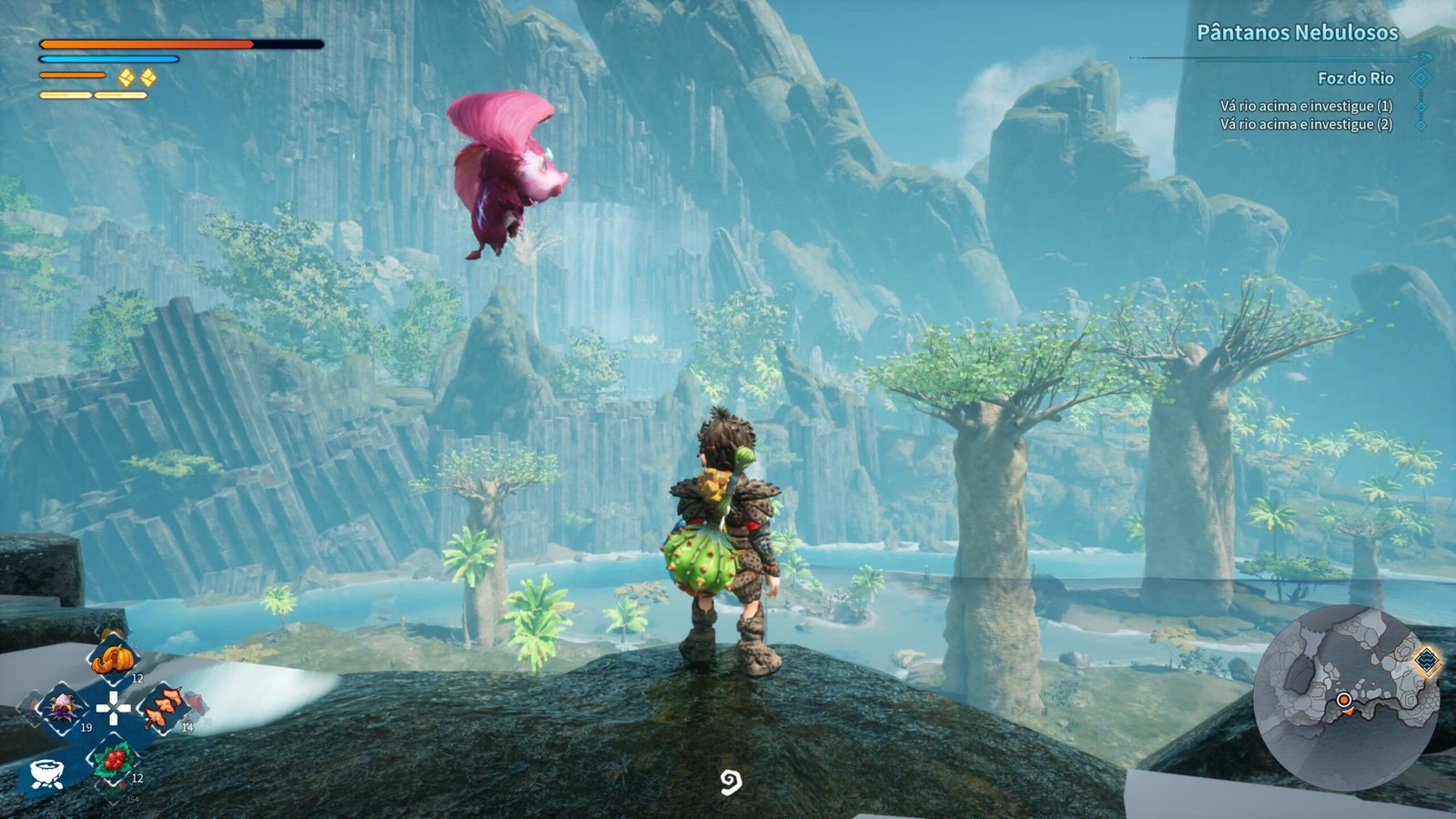Image resolution: width=1456 pixels, height=819 pixels.
Task: Select the red berries item slot
Action: 113,758
